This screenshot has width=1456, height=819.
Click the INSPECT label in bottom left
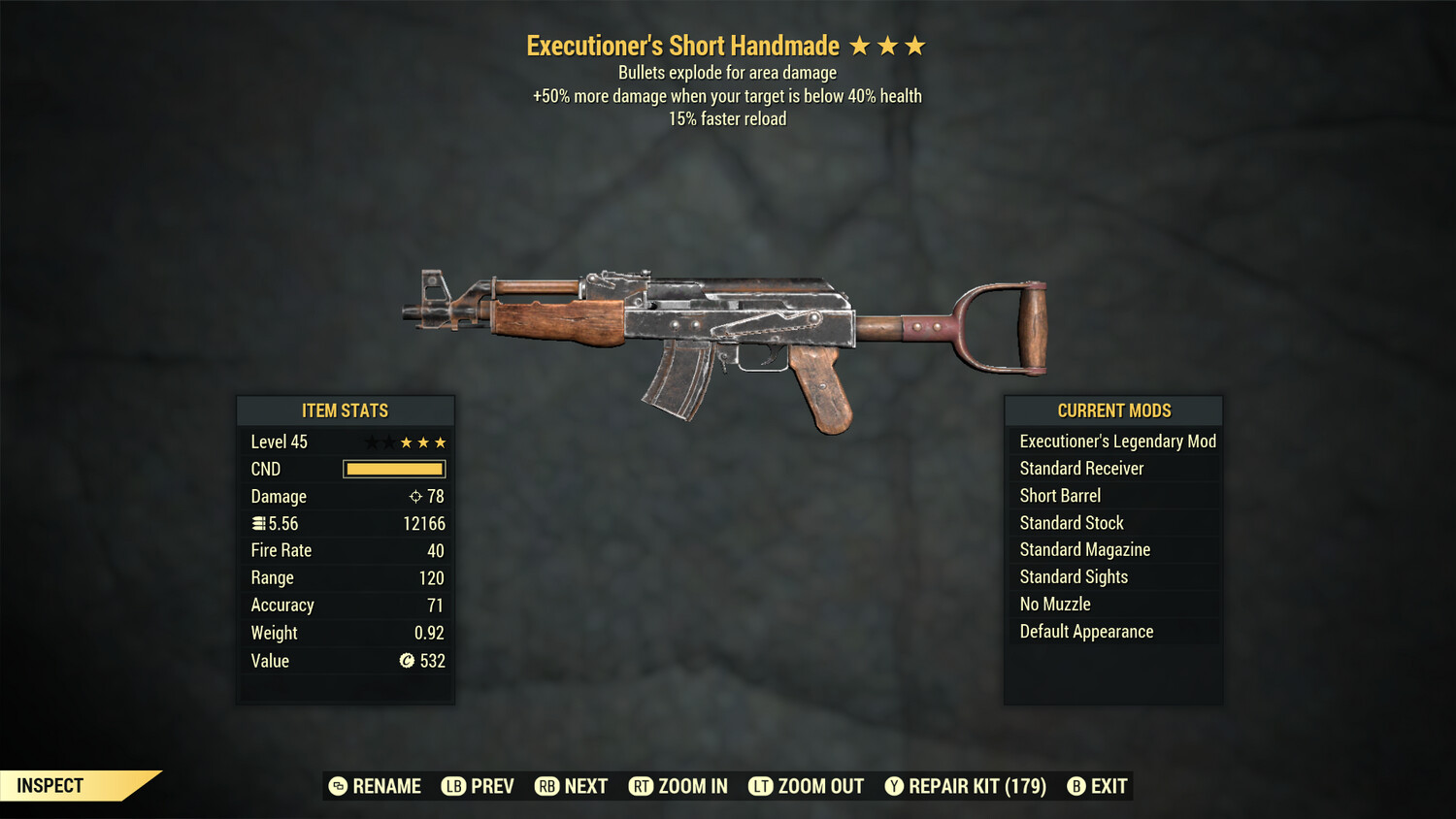tap(49, 785)
